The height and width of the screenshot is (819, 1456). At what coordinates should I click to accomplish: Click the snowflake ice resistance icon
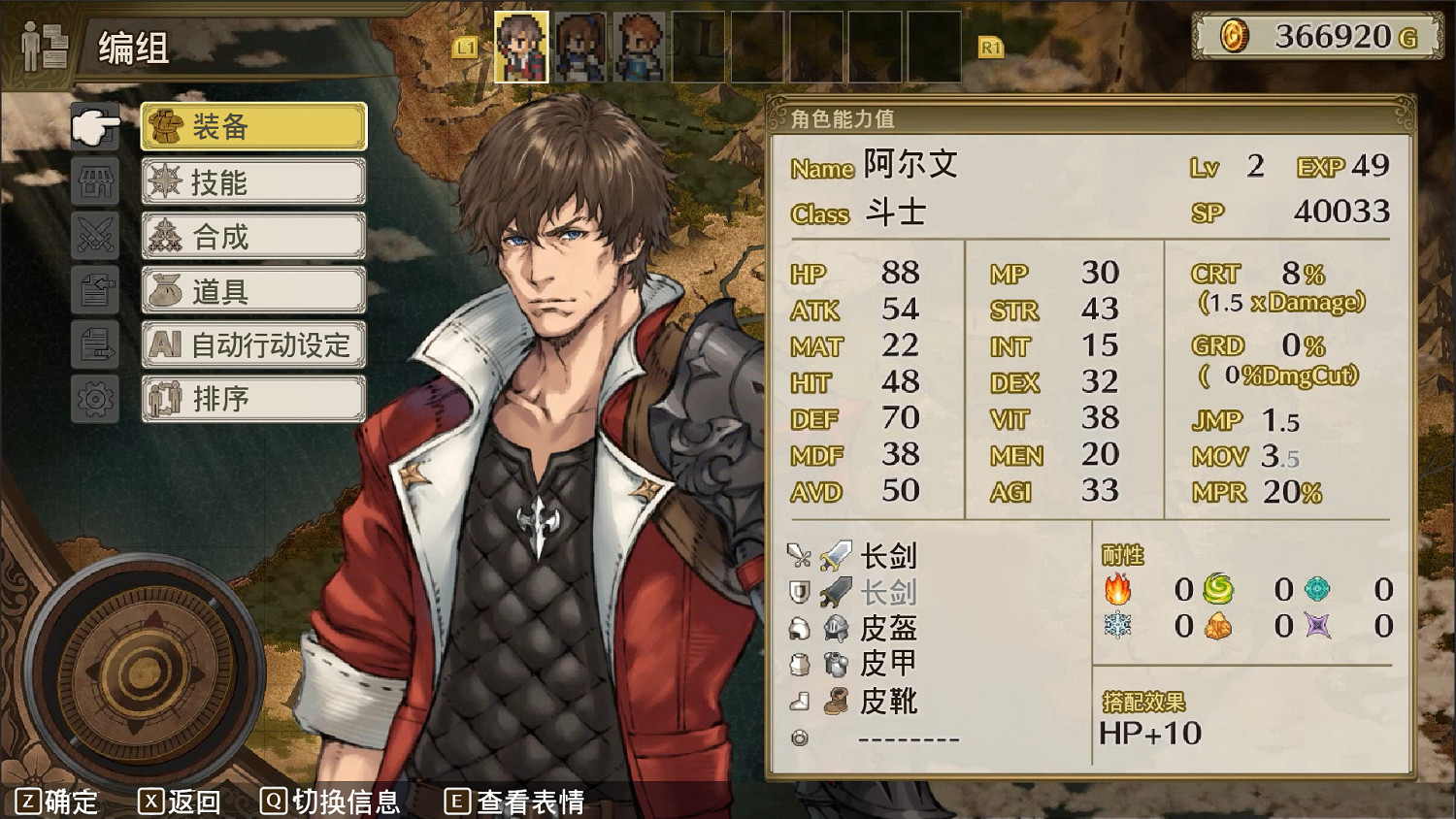(x=1120, y=626)
